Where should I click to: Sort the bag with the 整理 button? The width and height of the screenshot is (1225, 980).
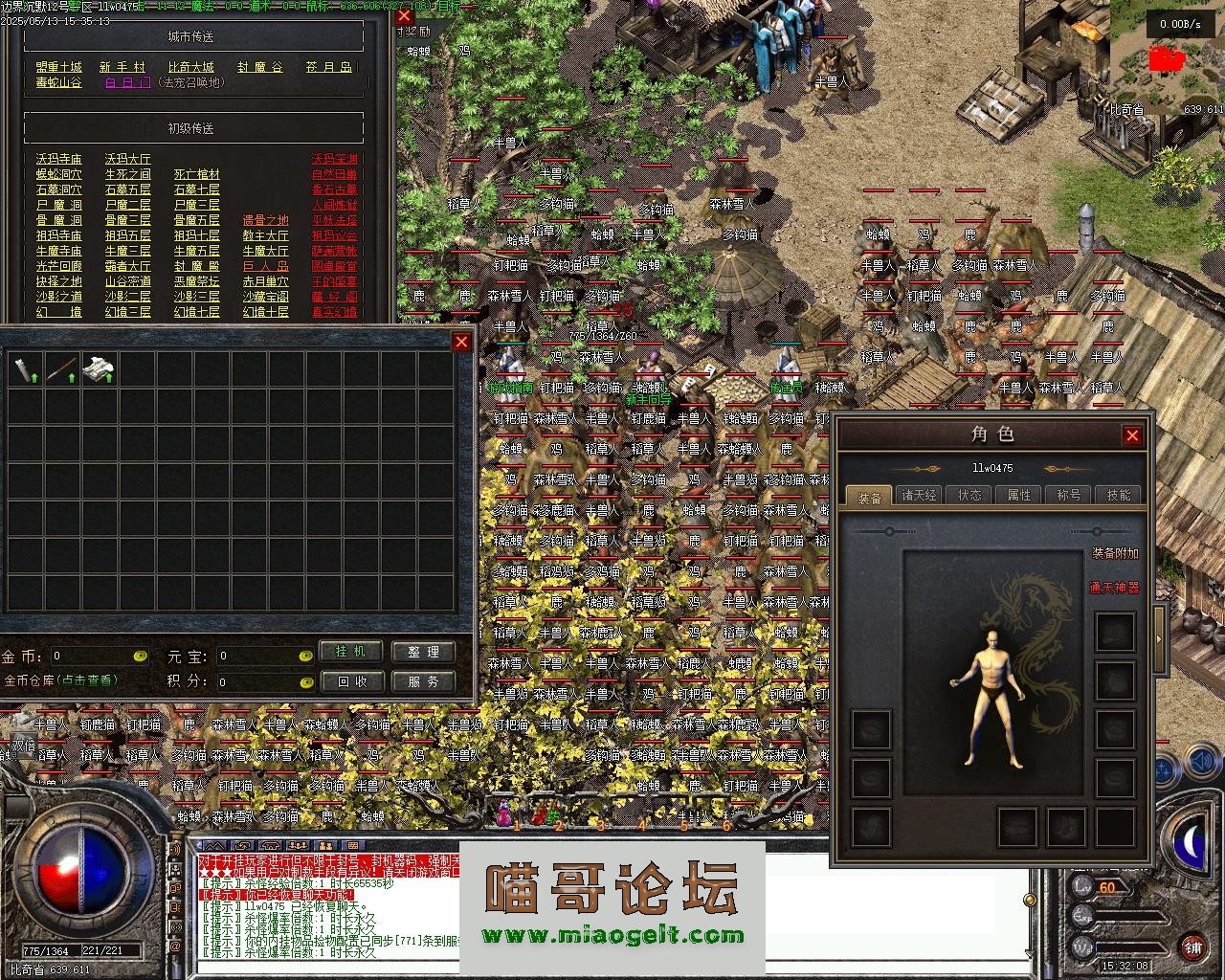pyautogui.click(x=423, y=652)
